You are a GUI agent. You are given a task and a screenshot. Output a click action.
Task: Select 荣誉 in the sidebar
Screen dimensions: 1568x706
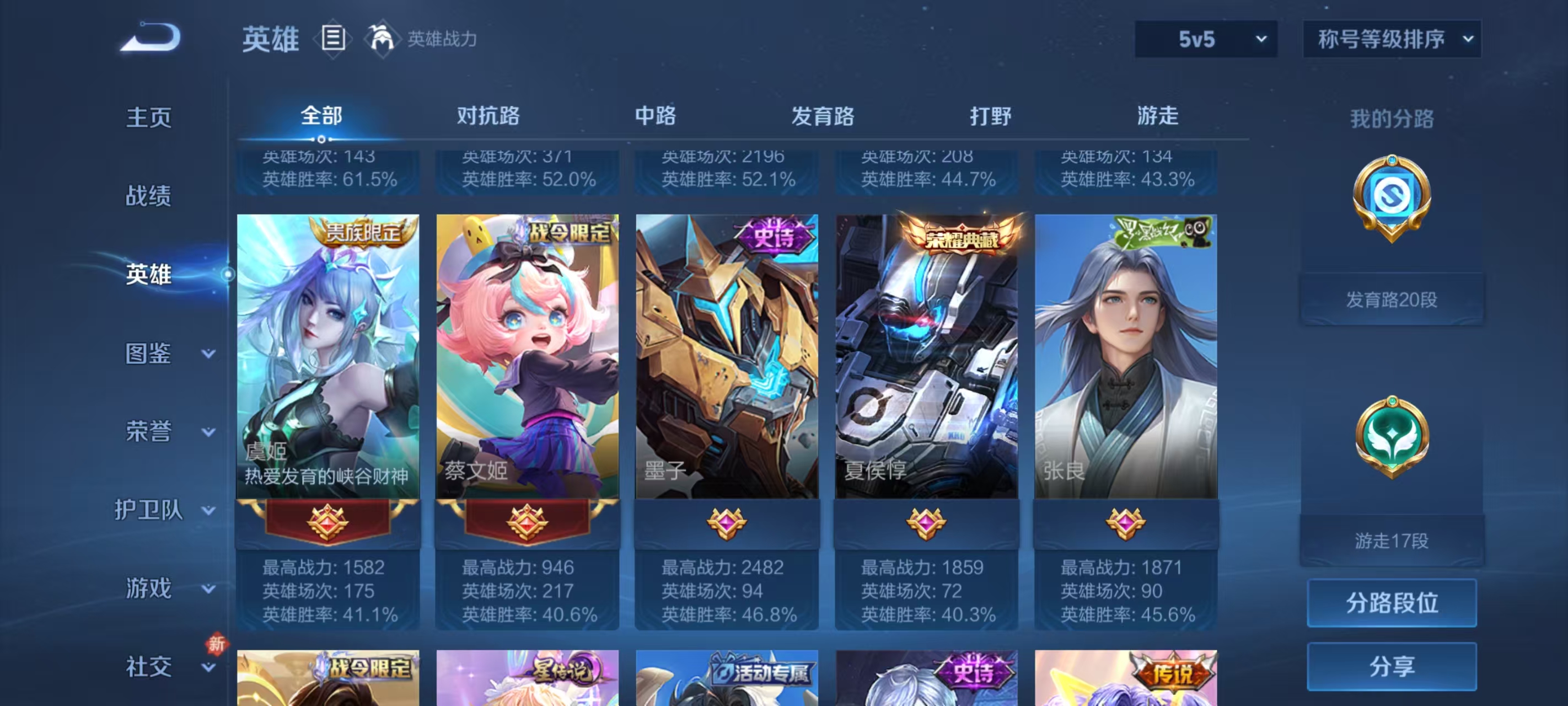tap(148, 431)
